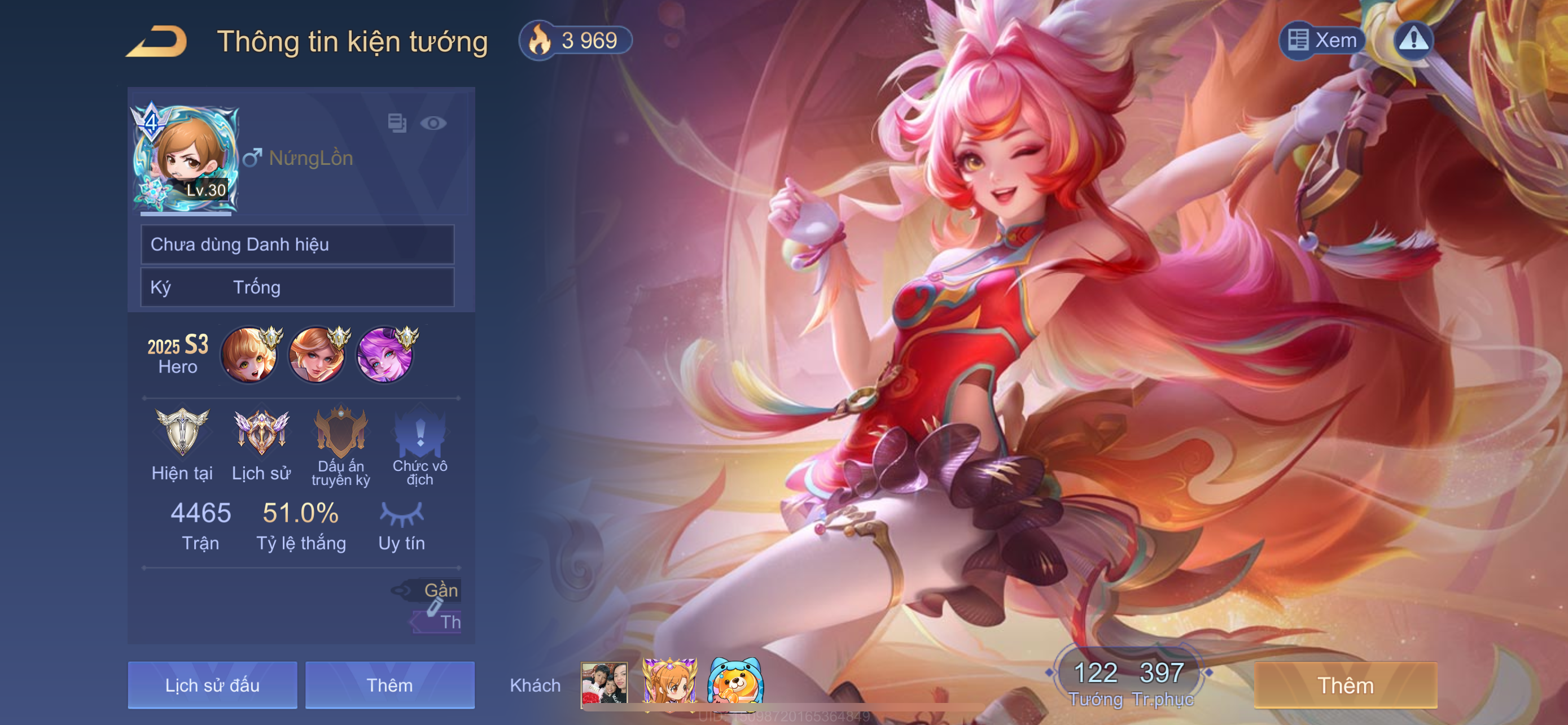The width and height of the screenshot is (1568, 725).
Task: Toggle the eye visibility icon
Action: pyautogui.click(x=433, y=124)
